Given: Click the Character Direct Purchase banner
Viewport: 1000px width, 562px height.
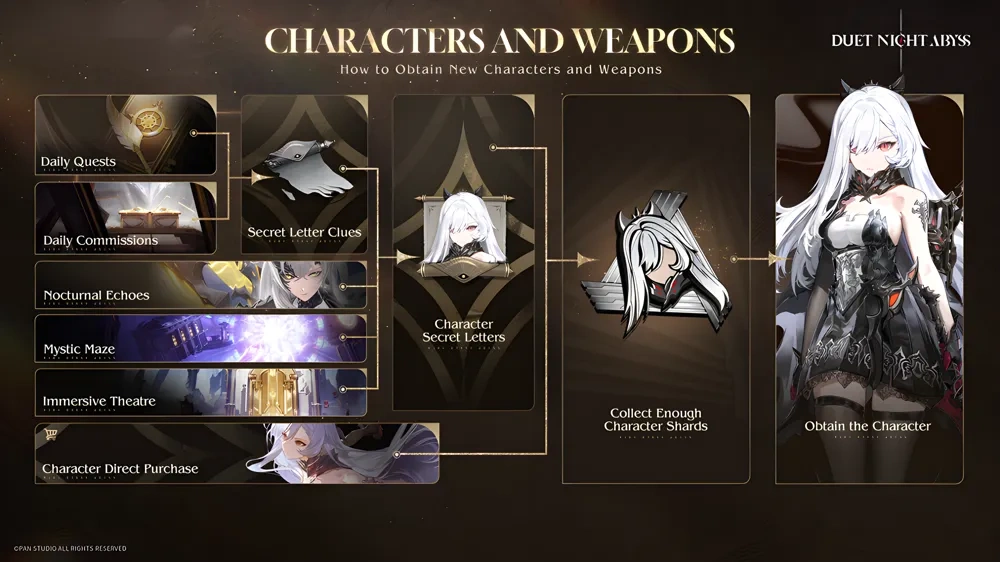Looking at the screenshot, I should pos(237,453).
